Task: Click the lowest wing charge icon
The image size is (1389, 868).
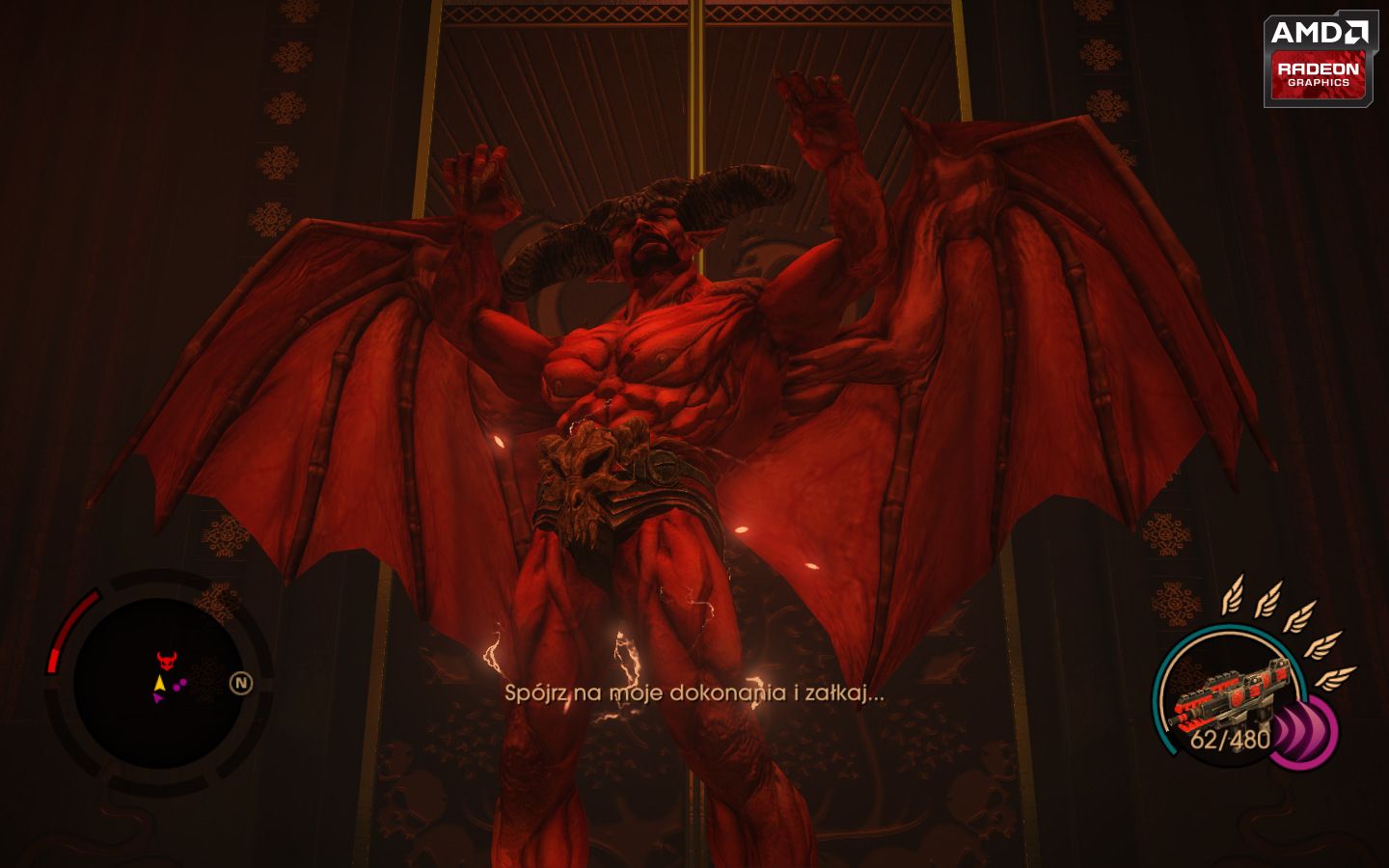Action: point(1336,678)
